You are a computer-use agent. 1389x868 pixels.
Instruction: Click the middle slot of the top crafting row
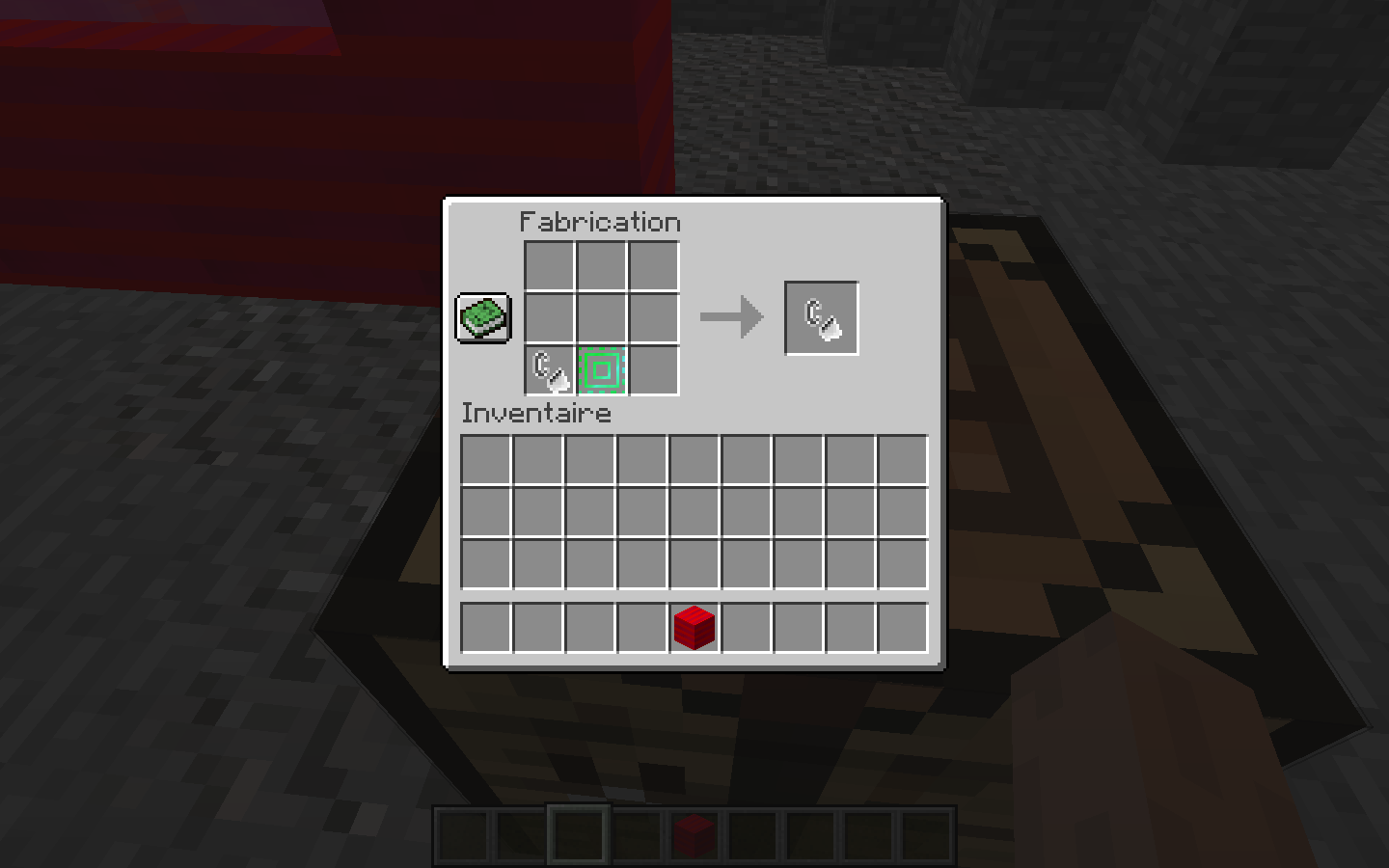[601, 265]
